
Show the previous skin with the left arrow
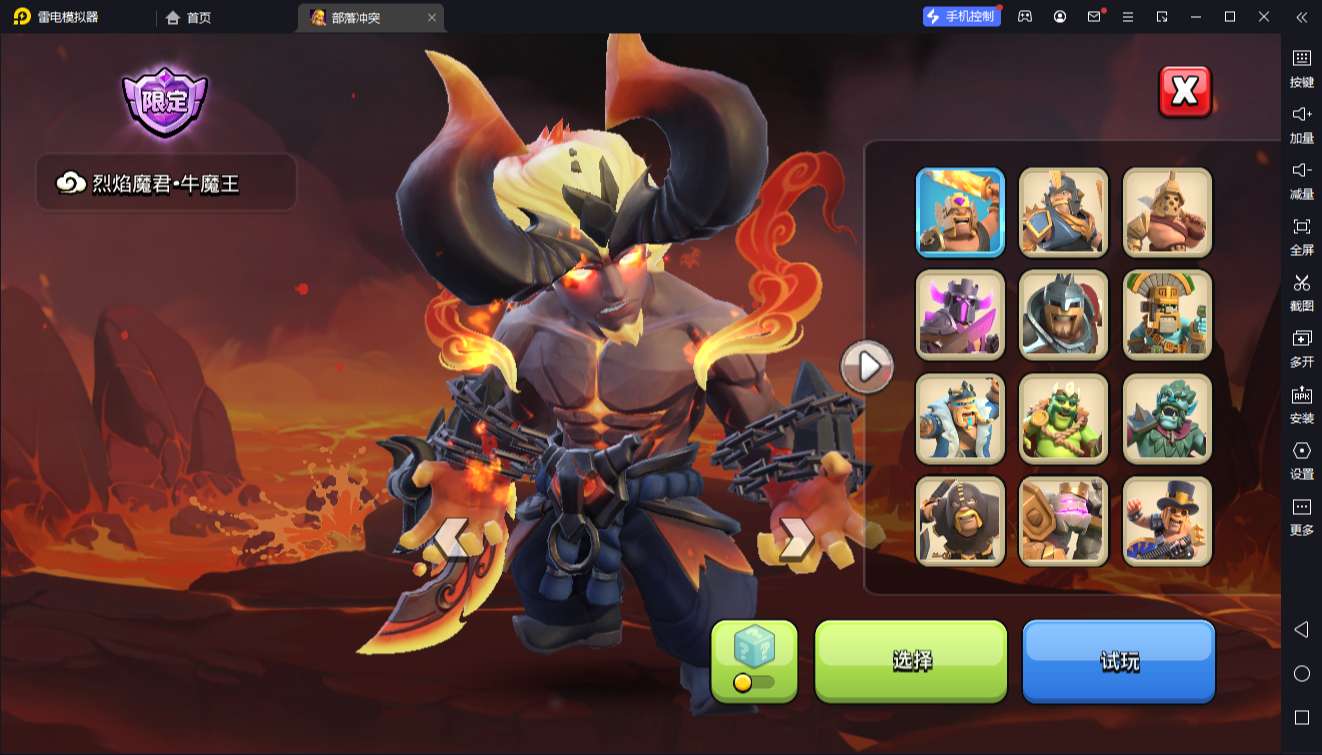(449, 539)
